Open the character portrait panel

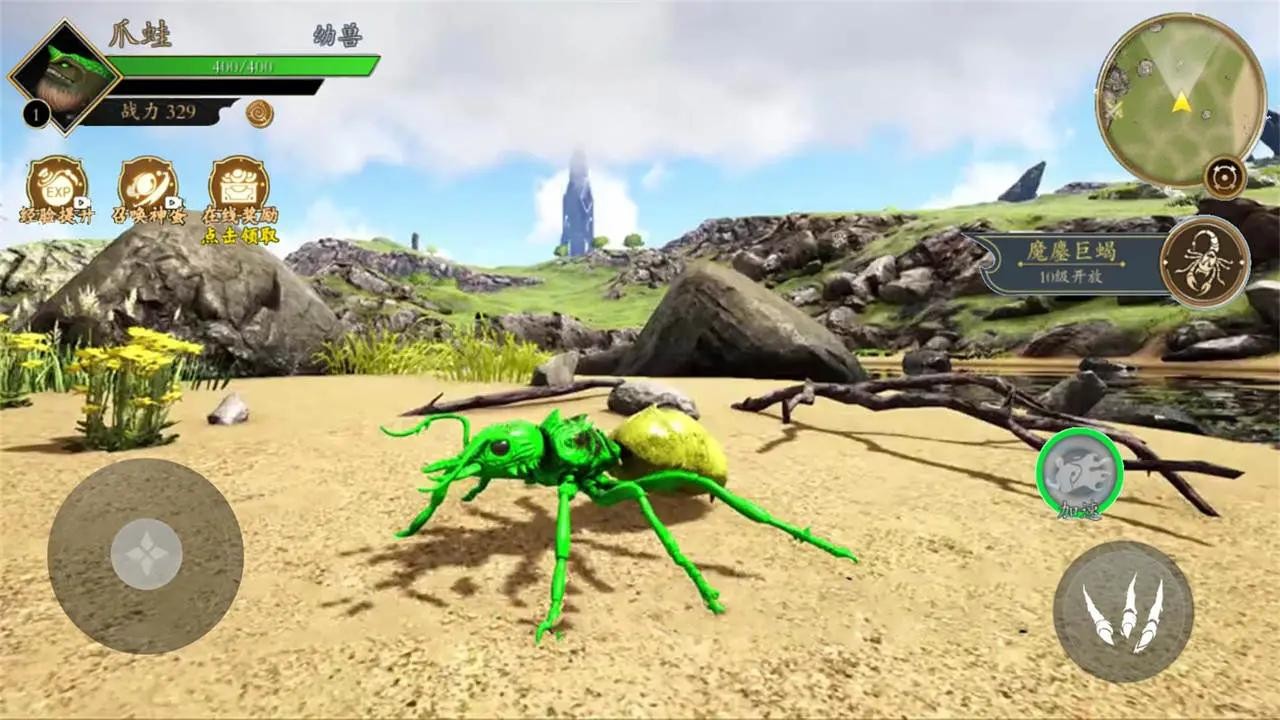point(65,75)
